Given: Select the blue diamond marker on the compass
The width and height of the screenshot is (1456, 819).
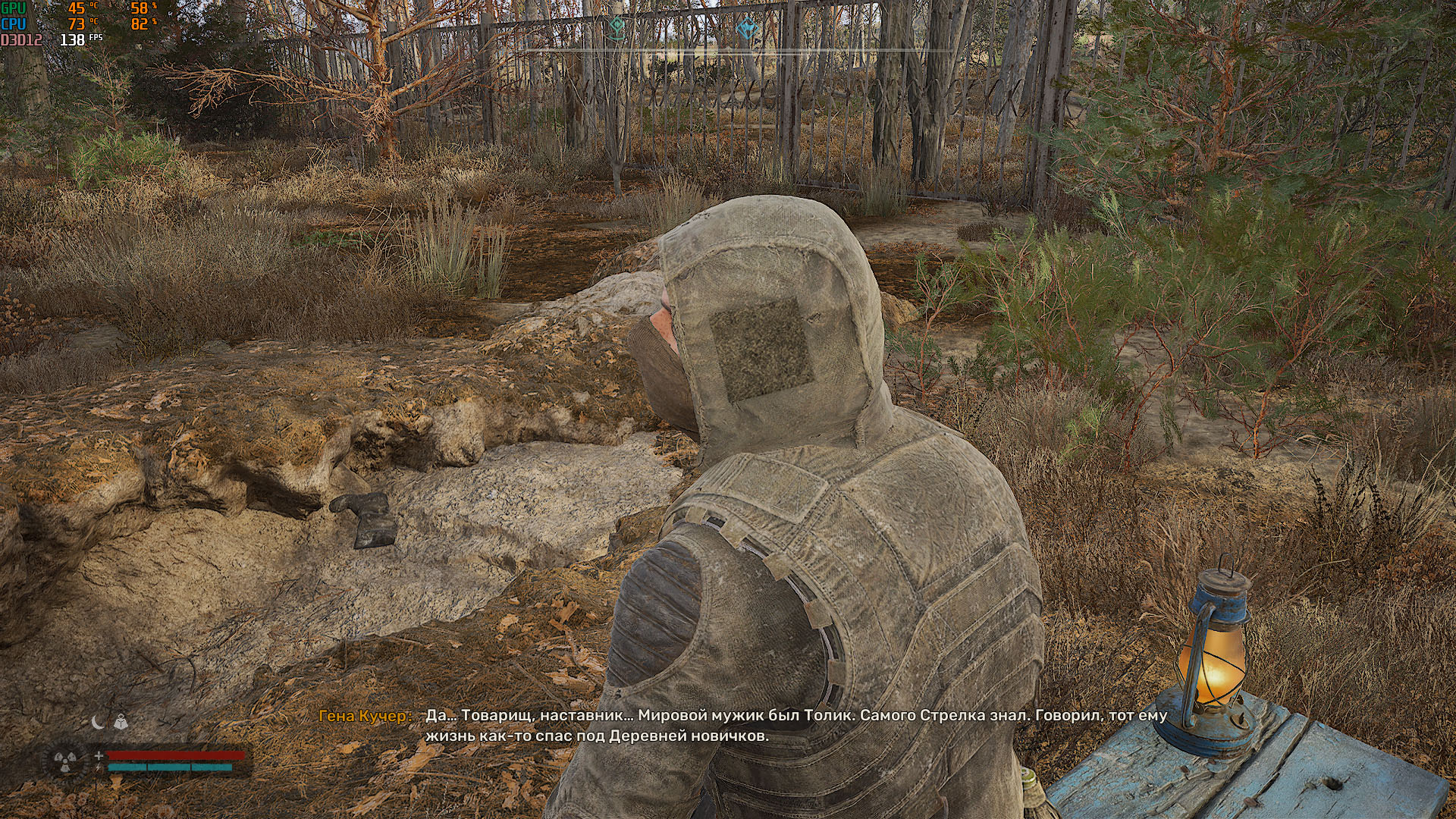Looking at the screenshot, I should [746, 28].
